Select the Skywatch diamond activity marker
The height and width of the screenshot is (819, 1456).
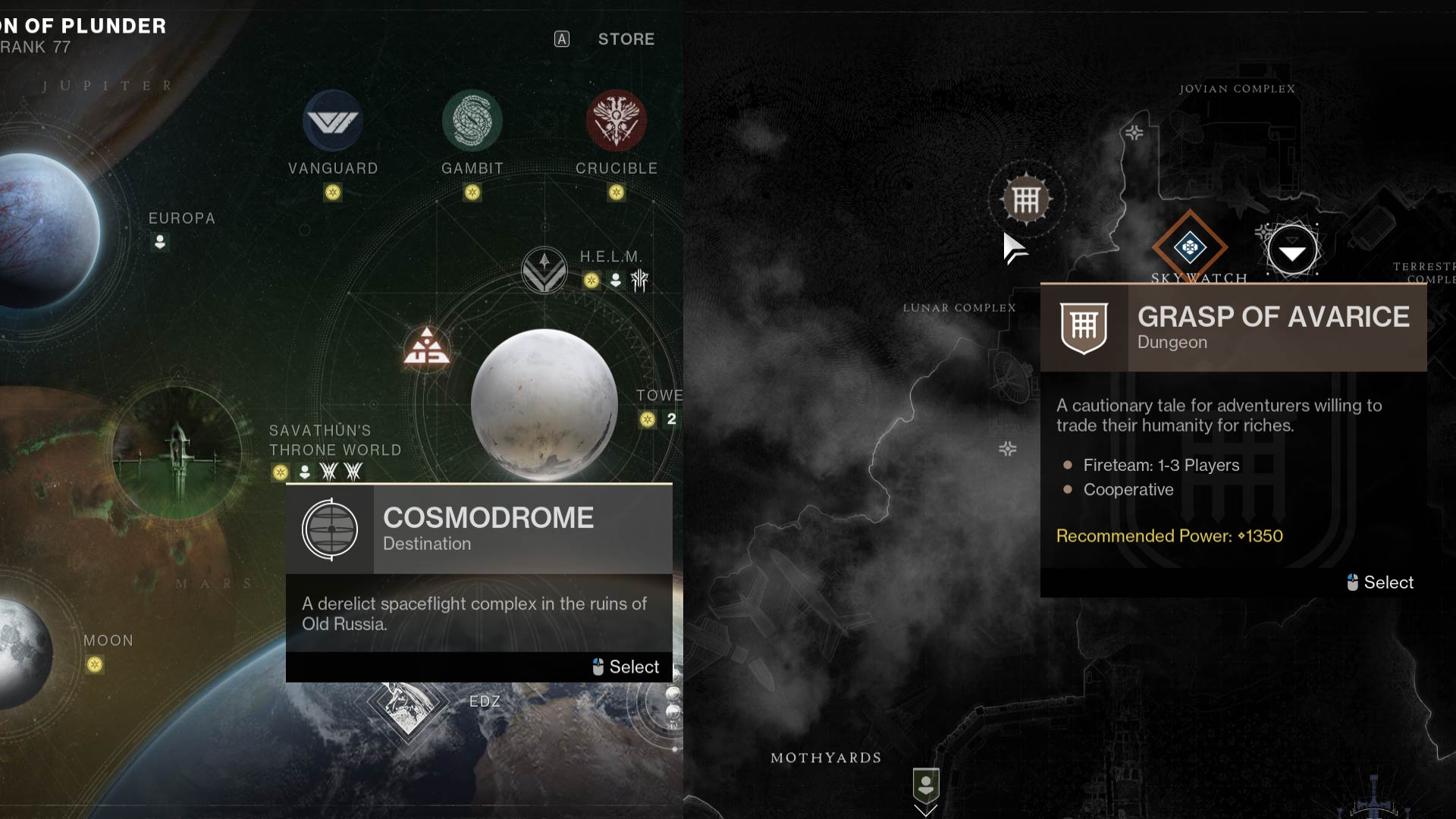point(1189,247)
